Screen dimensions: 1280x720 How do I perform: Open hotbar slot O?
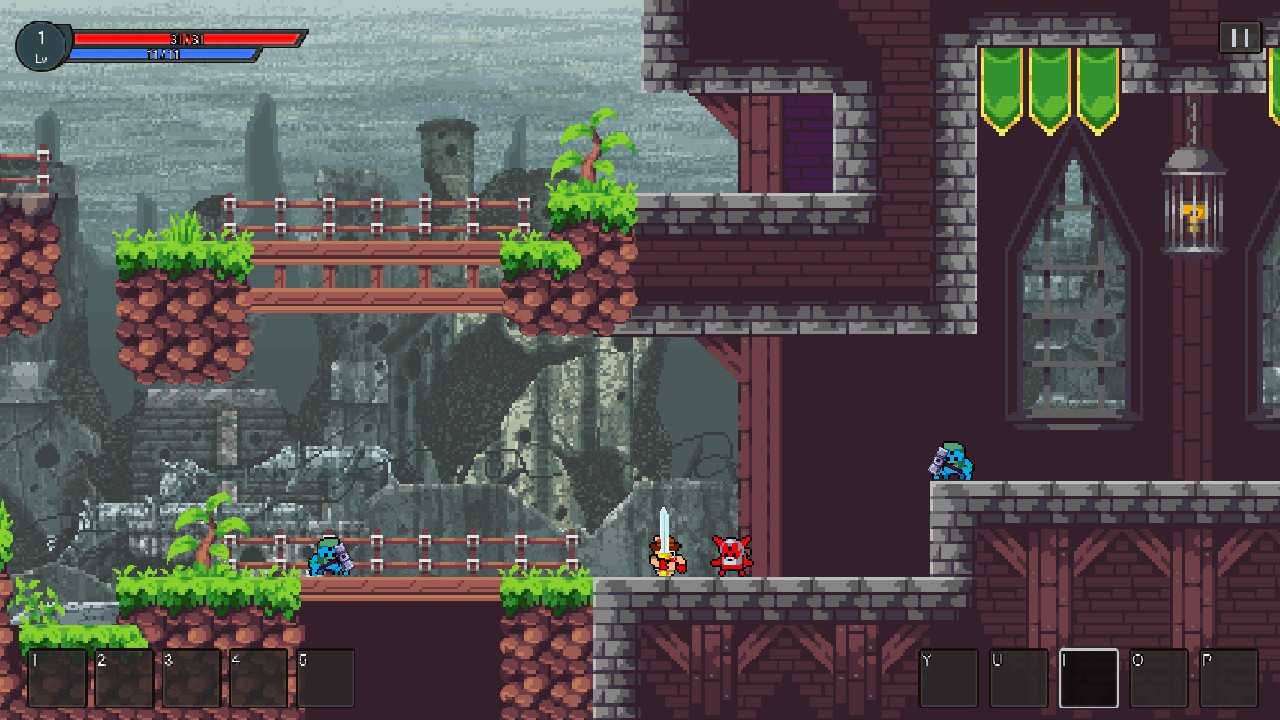[1158, 677]
